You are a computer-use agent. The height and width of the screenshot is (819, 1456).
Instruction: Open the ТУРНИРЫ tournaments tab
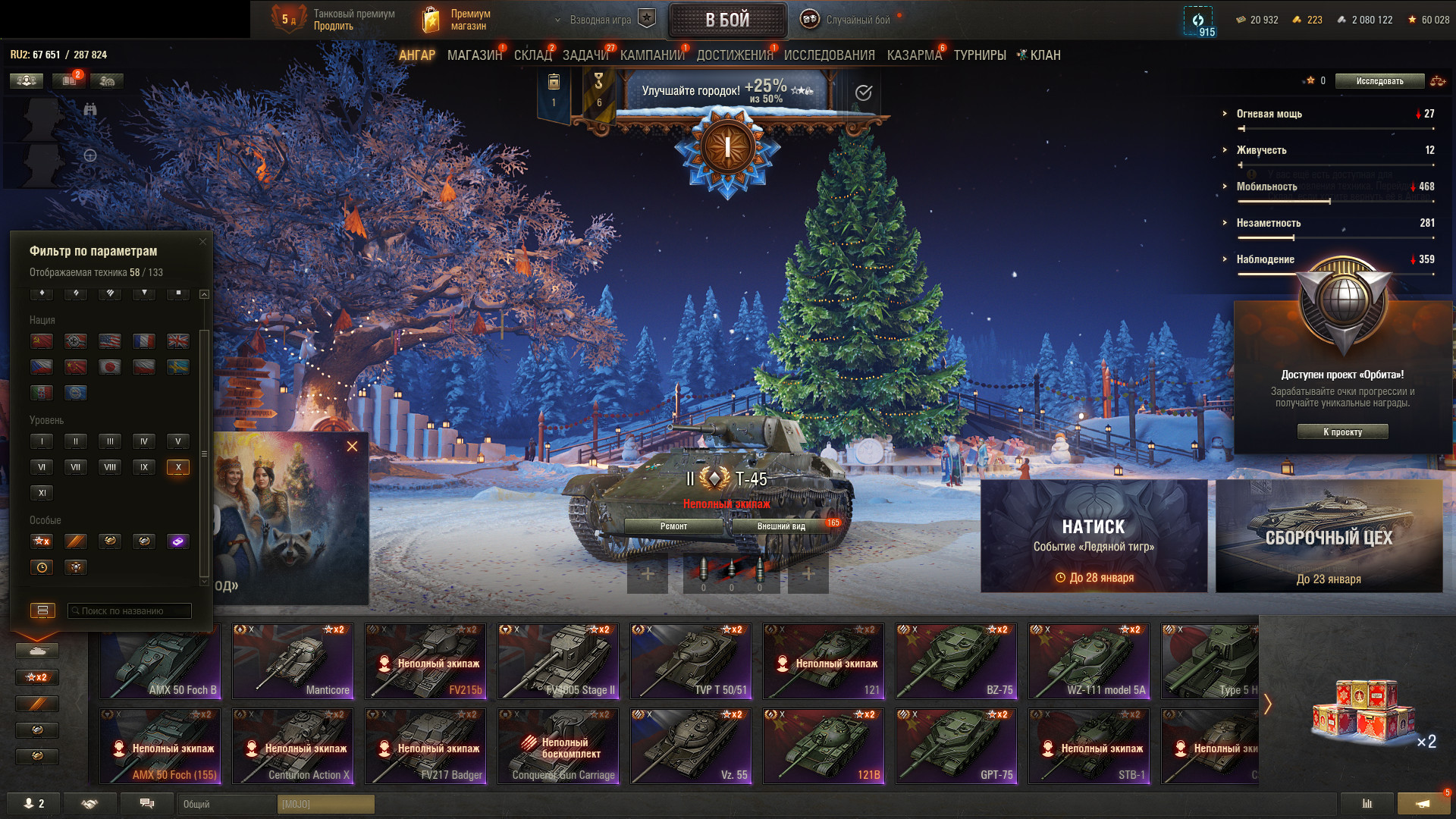pyautogui.click(x=980, y=55)
